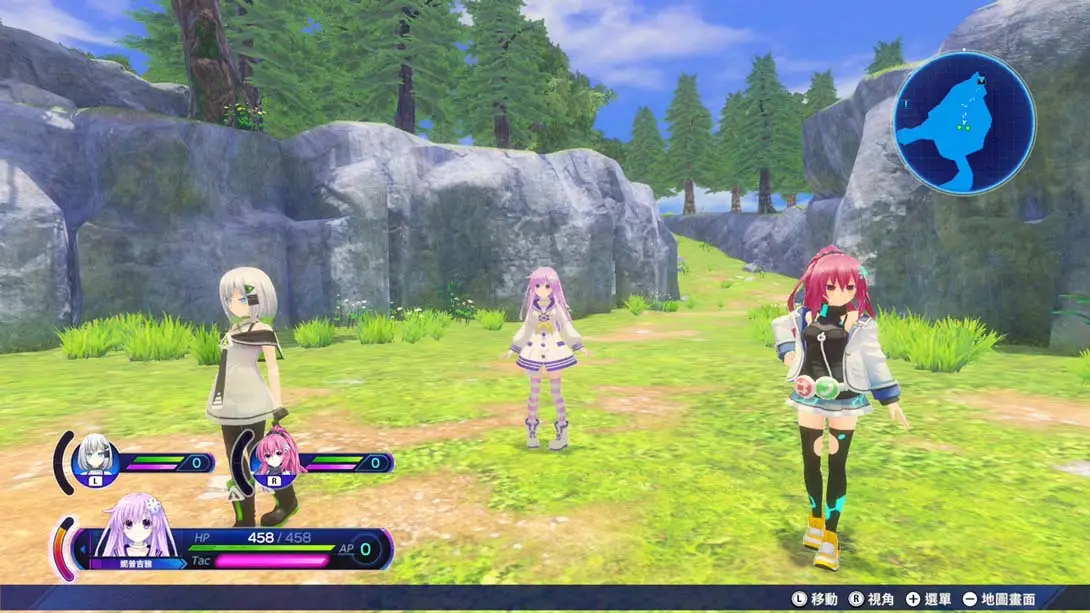Select the silver-haired party member portrait
Viewport: 1090px width, 613px height.
coord(95,459)
